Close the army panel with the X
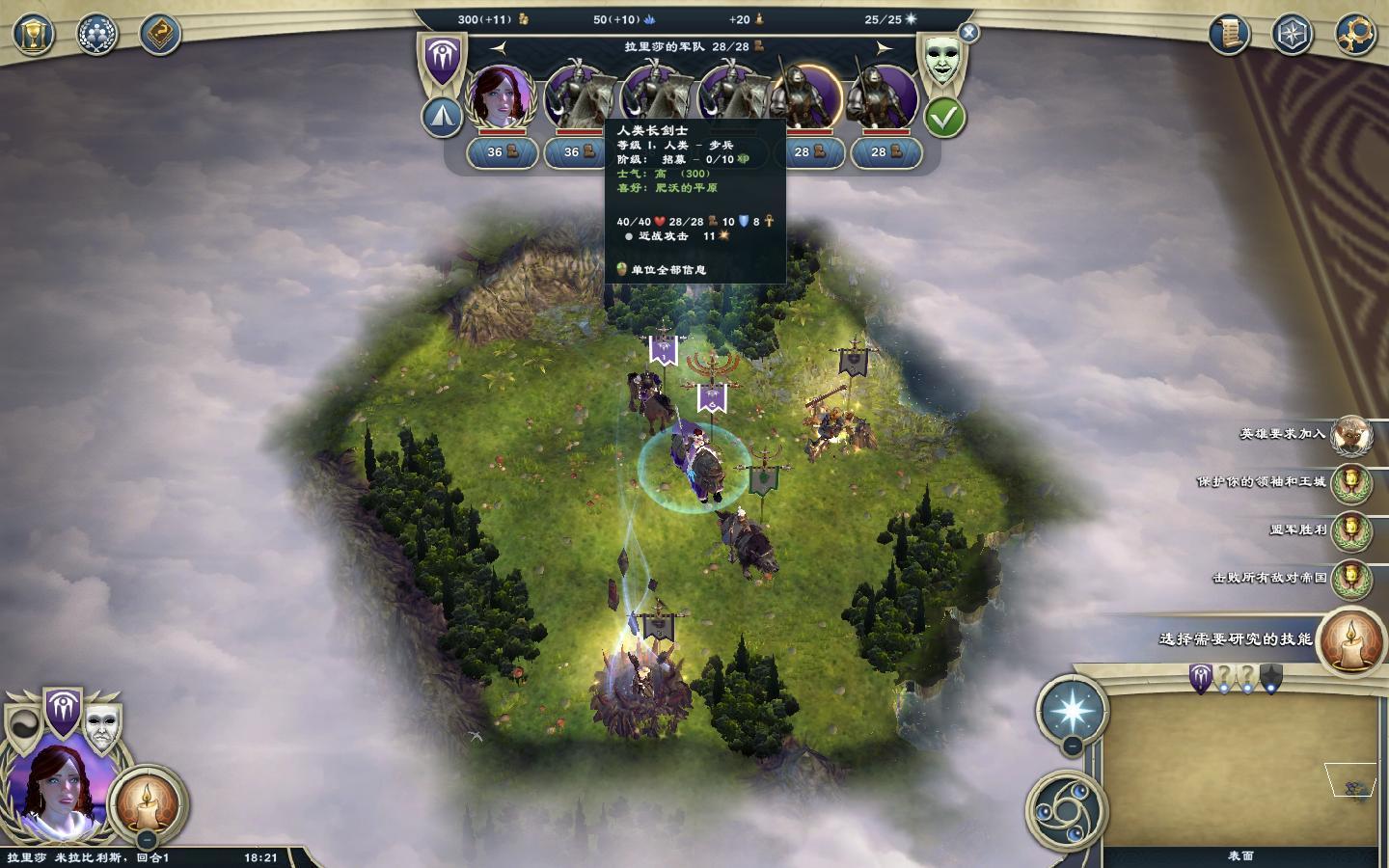The height and width of the screenshot is (868, 1389). [968, 33]
